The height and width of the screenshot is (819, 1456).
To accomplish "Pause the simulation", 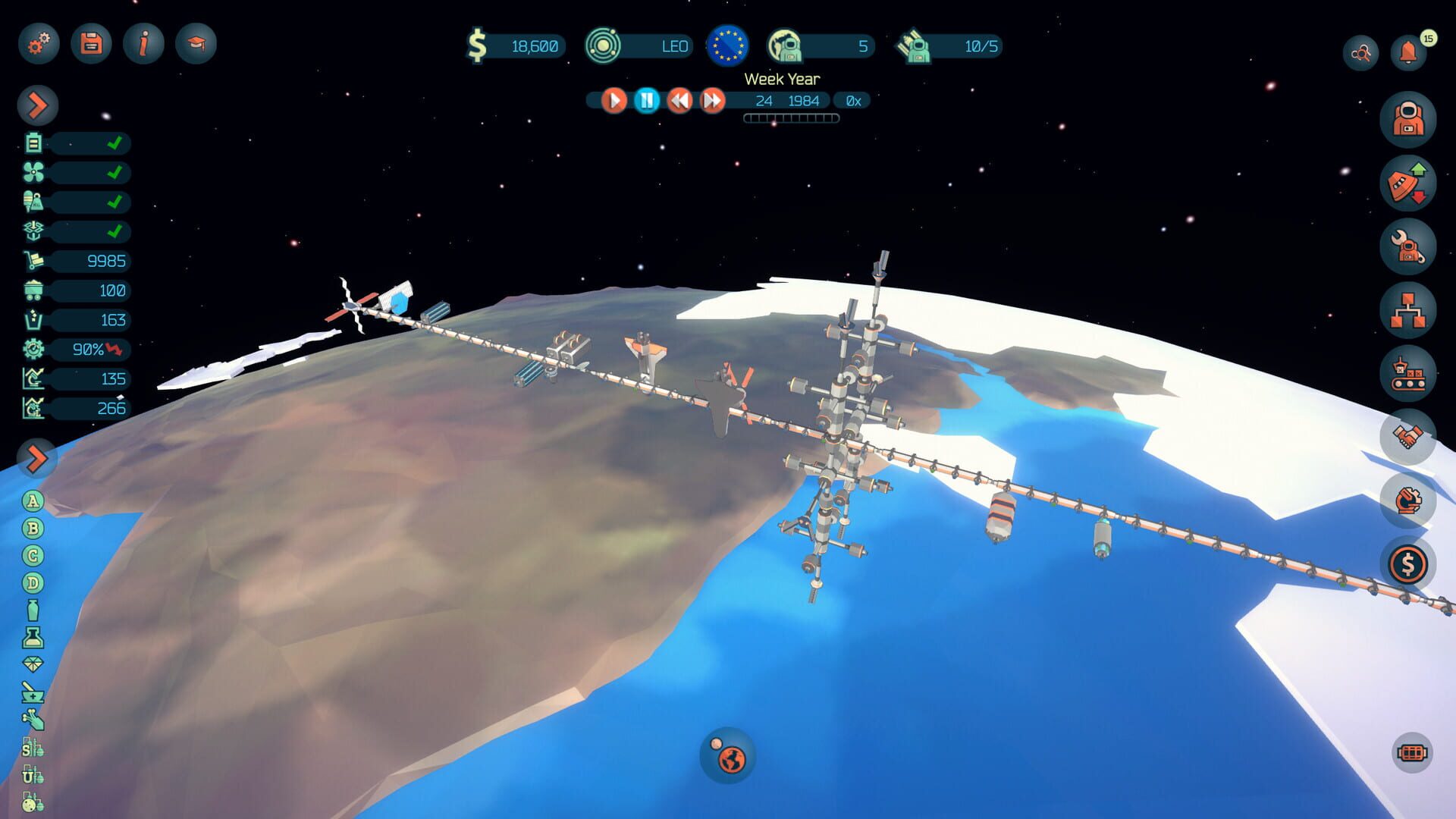I will (x=645, y=99).
